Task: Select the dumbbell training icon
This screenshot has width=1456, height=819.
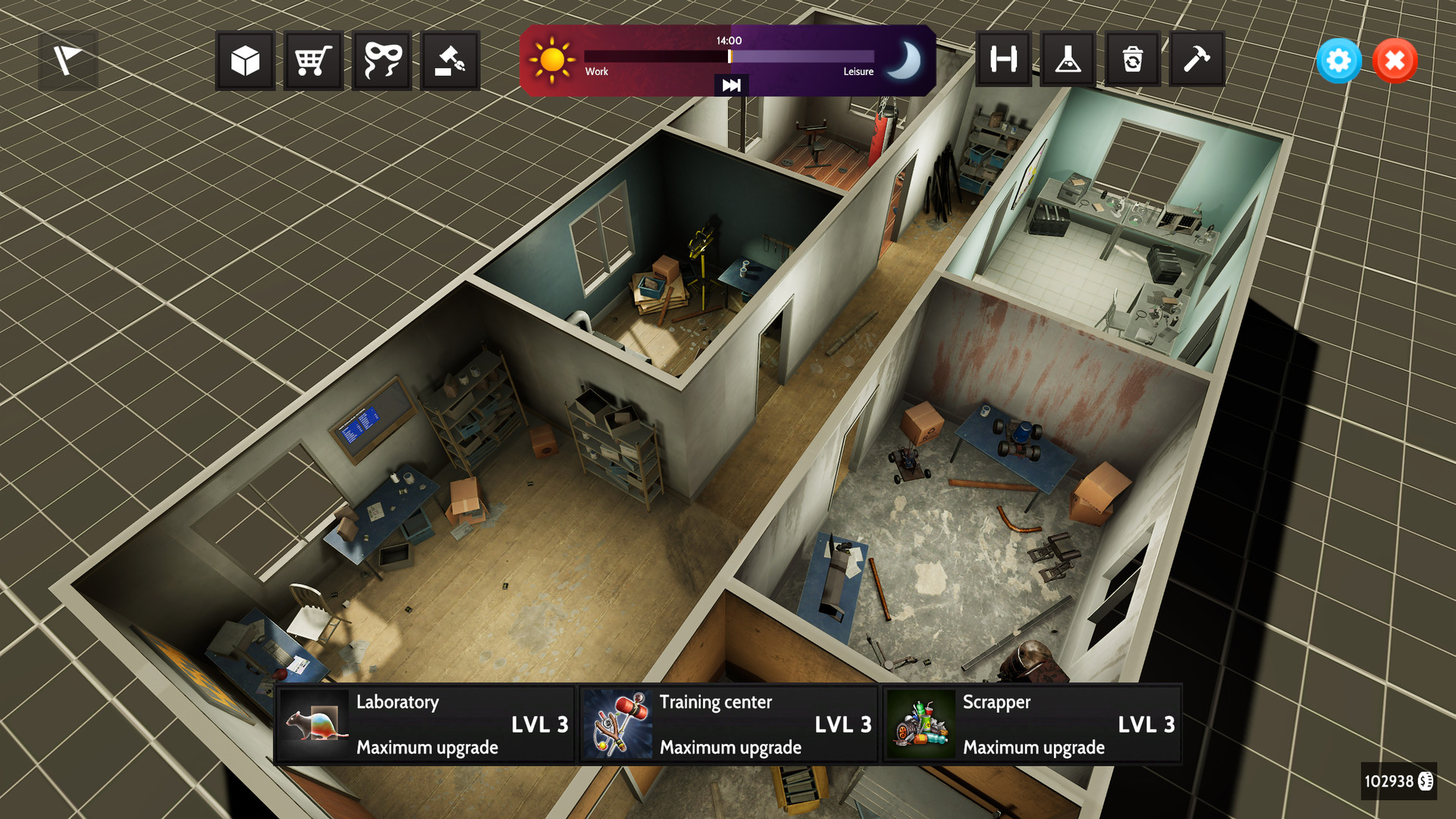Action: 1003,61
